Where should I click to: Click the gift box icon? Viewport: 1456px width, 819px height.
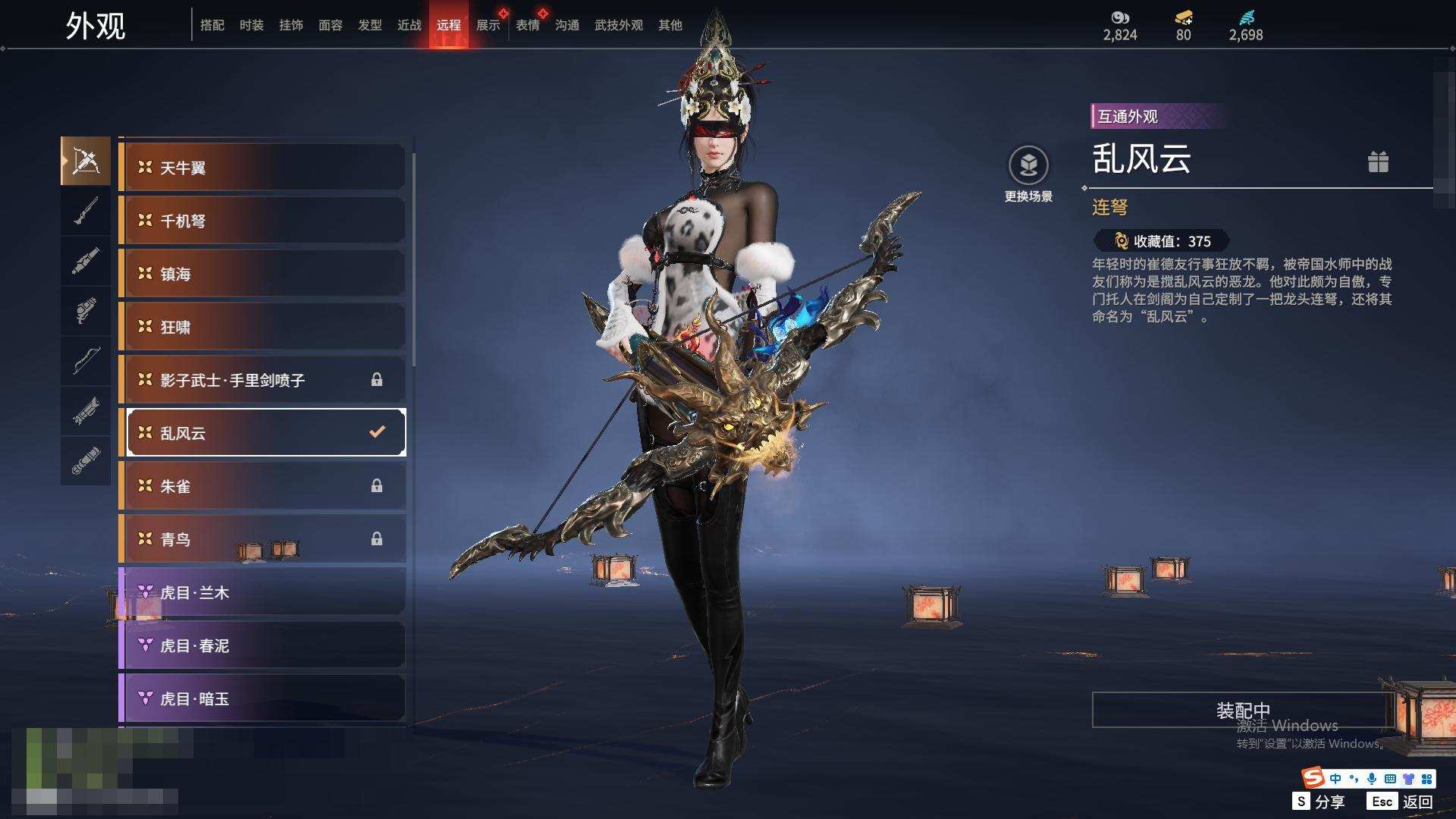pyautogui.click(x=1378, y=162)
